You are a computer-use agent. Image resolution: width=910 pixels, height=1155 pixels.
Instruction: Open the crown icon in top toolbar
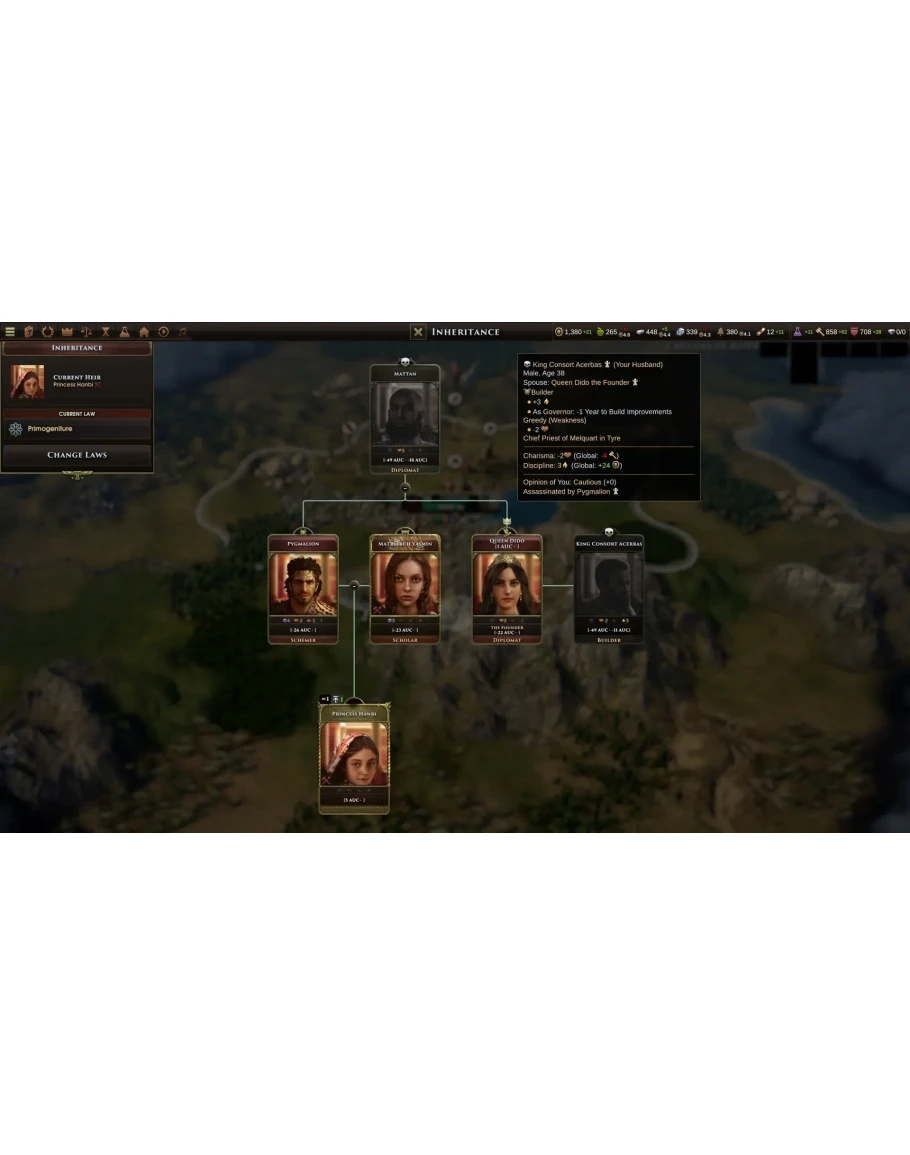[67, 332]
